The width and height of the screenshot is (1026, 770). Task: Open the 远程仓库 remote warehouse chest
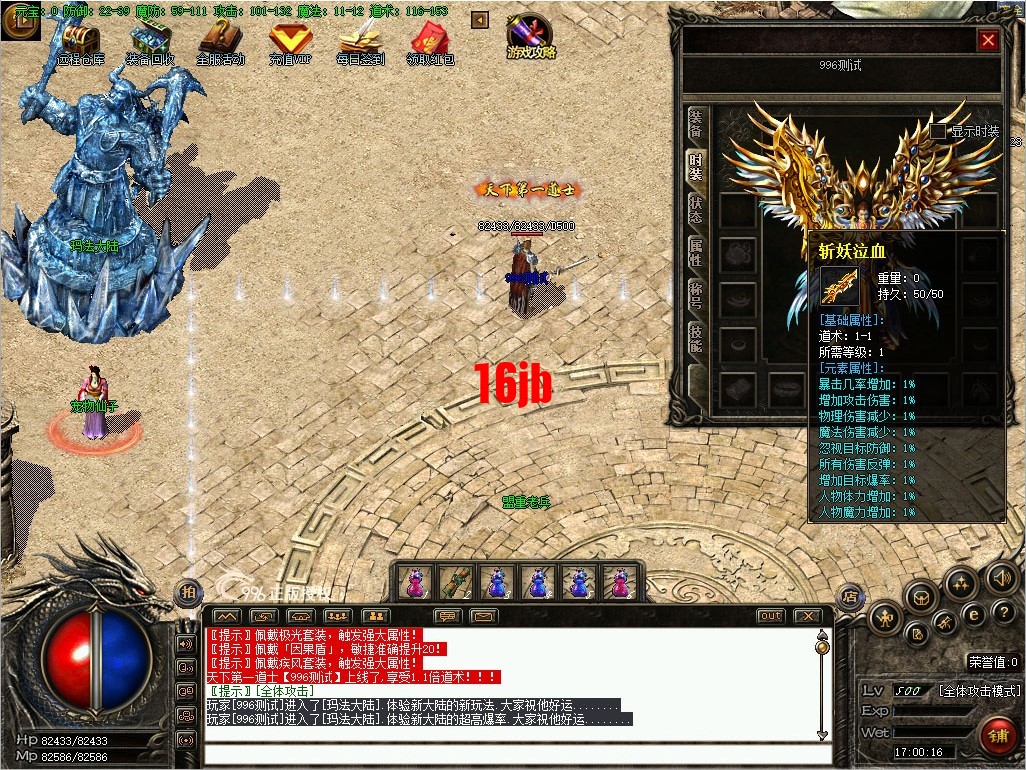(x=80, y=43)
